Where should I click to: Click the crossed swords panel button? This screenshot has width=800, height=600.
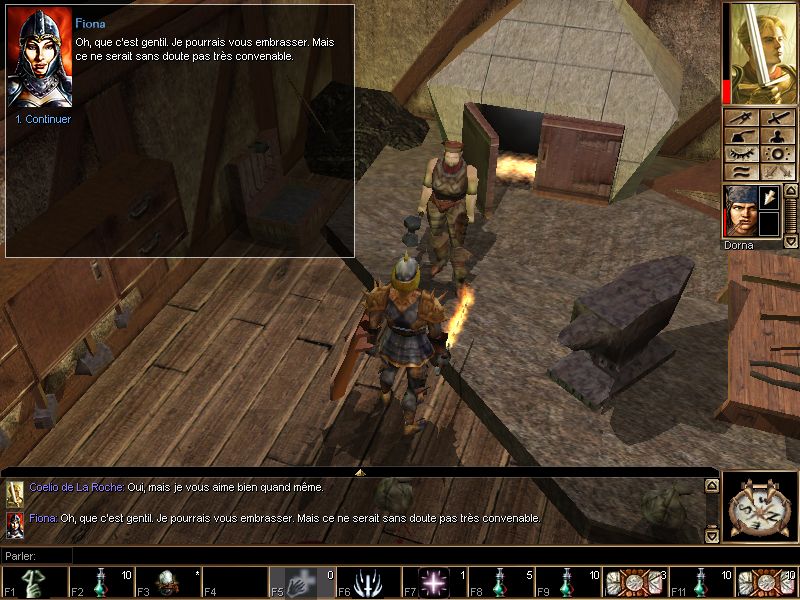point(777,172)
